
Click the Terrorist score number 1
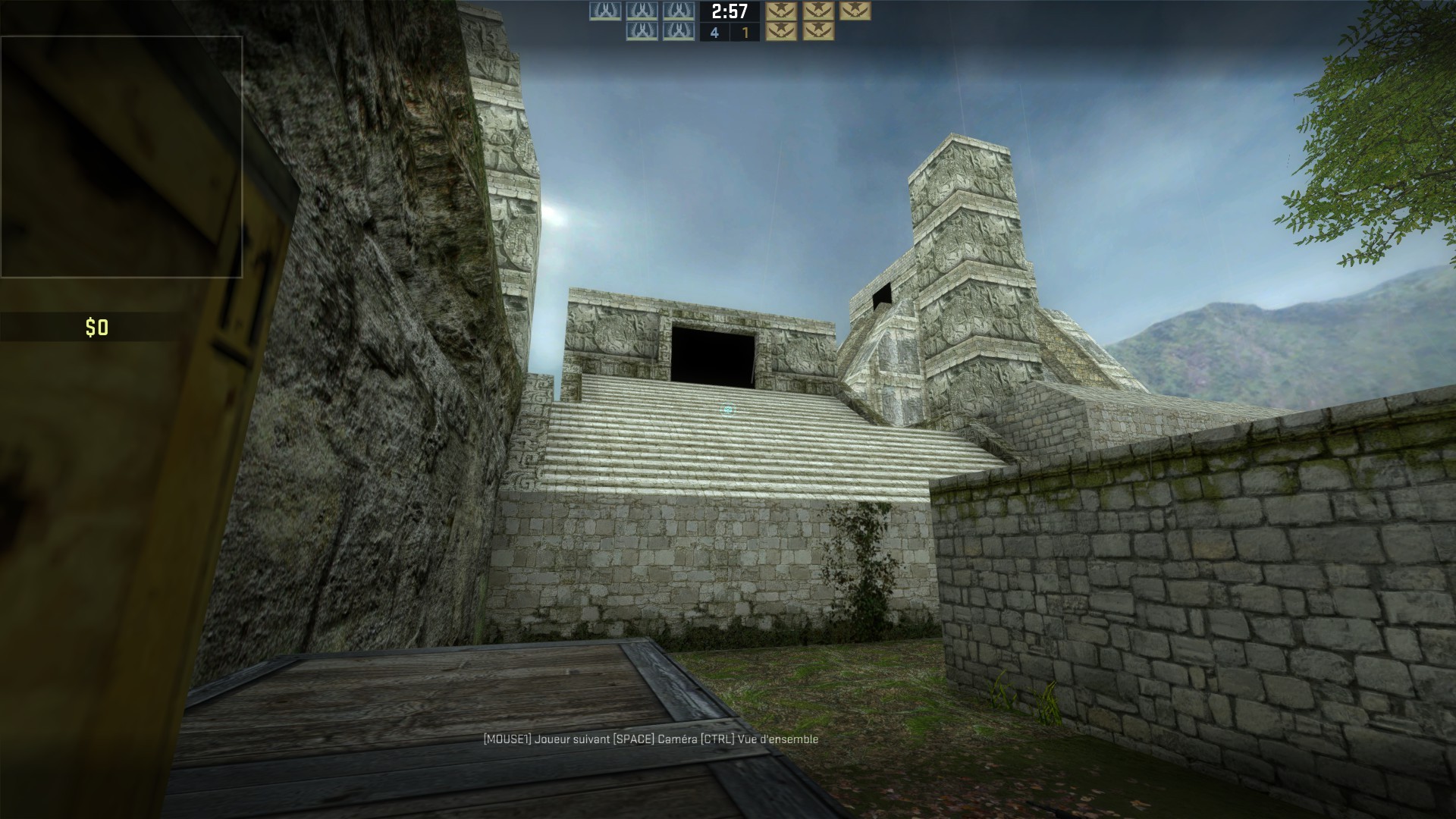pos(744,33)
